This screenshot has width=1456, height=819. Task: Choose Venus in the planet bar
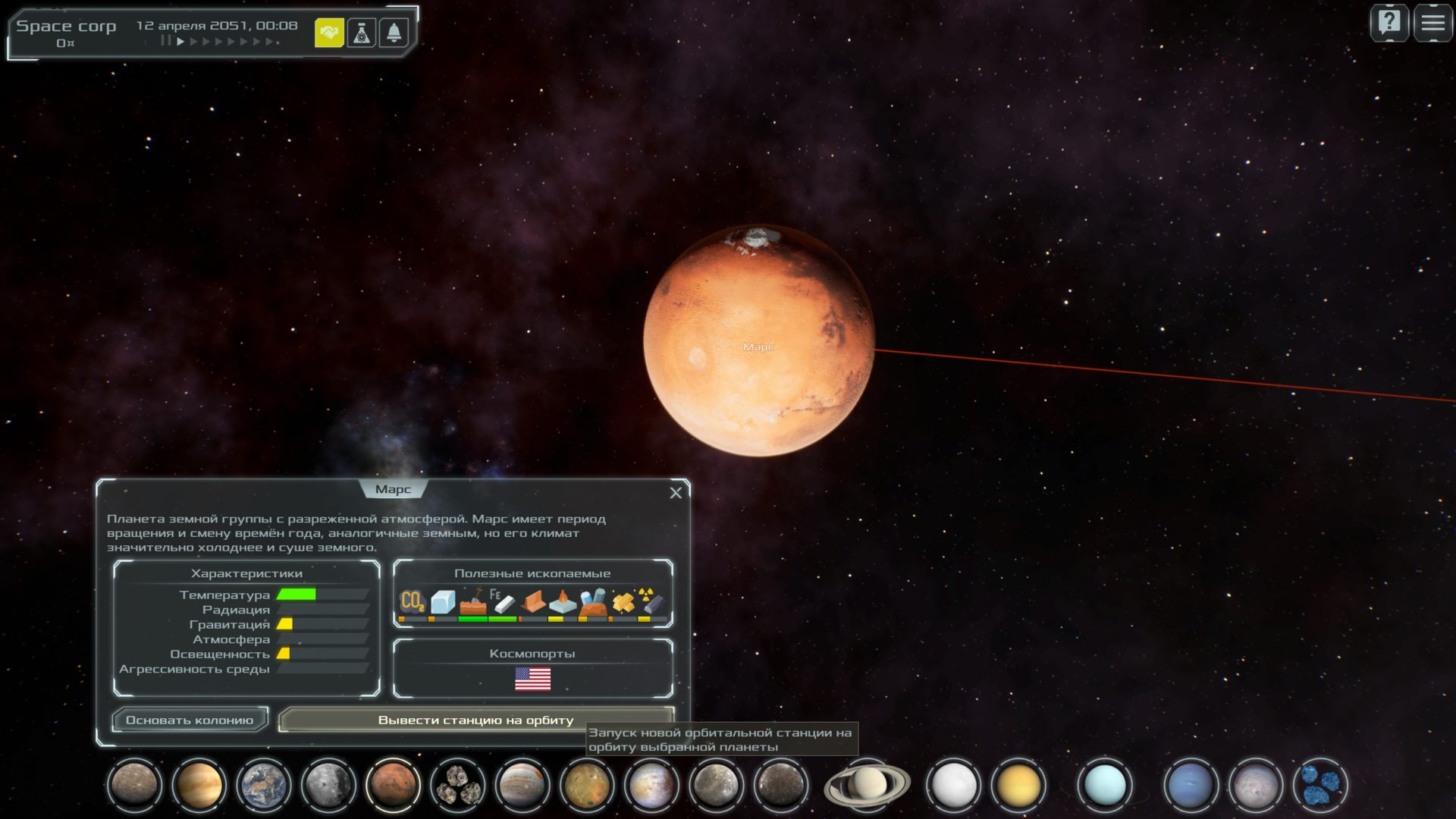pyautogui.click(x=199, y=785)
